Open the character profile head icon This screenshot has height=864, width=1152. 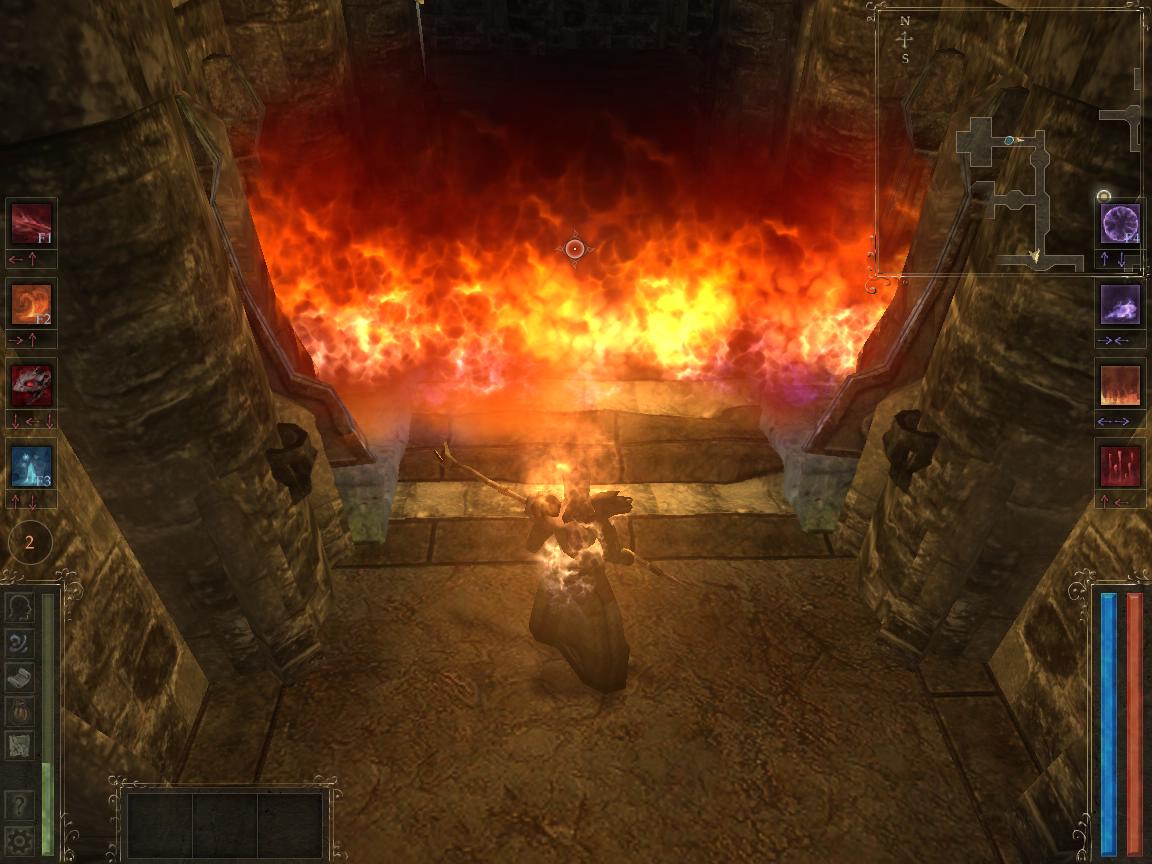[x=20, y=608]
